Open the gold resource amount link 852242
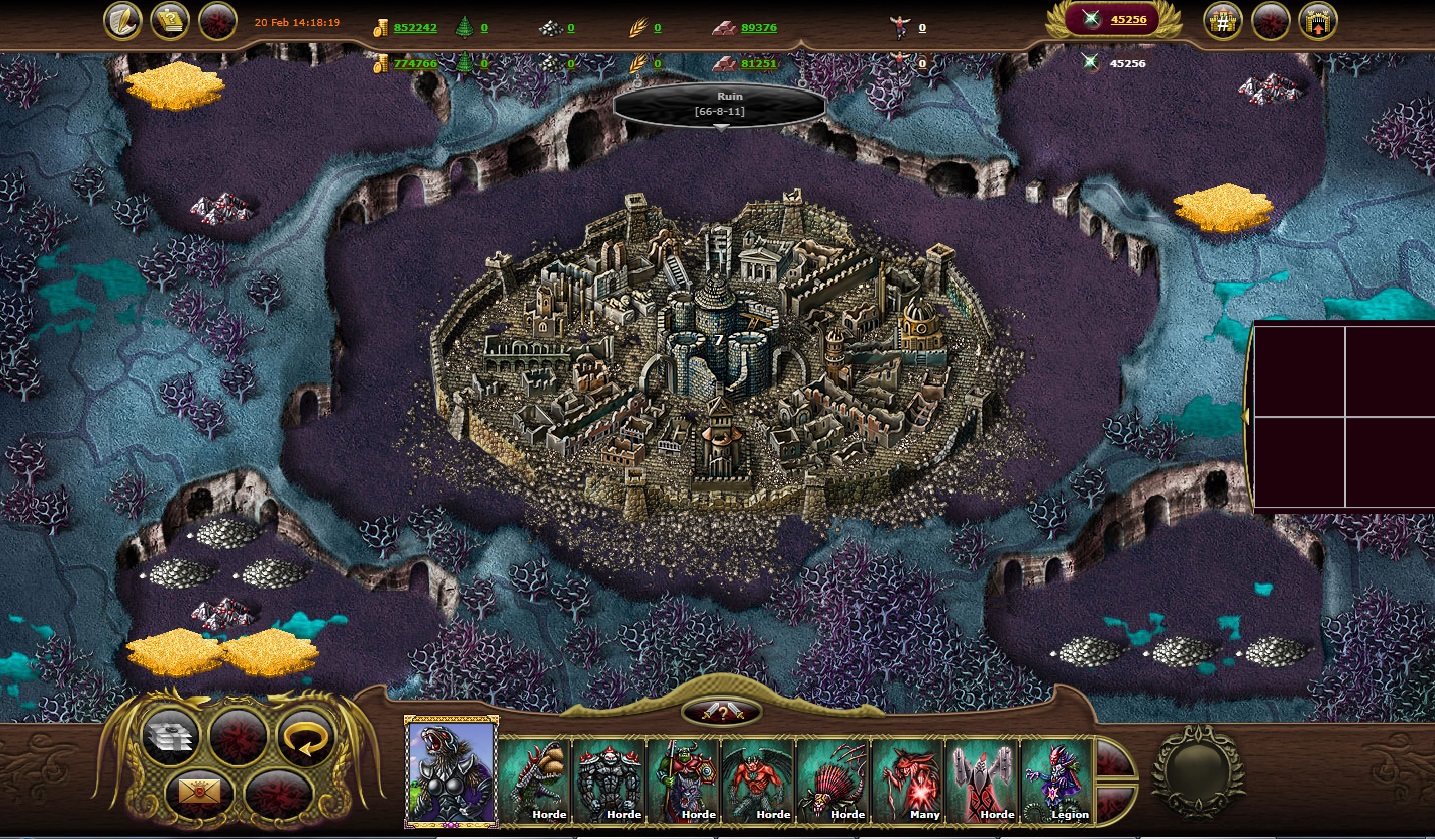Screen dimensions: 1435x839 click(415, 28)
